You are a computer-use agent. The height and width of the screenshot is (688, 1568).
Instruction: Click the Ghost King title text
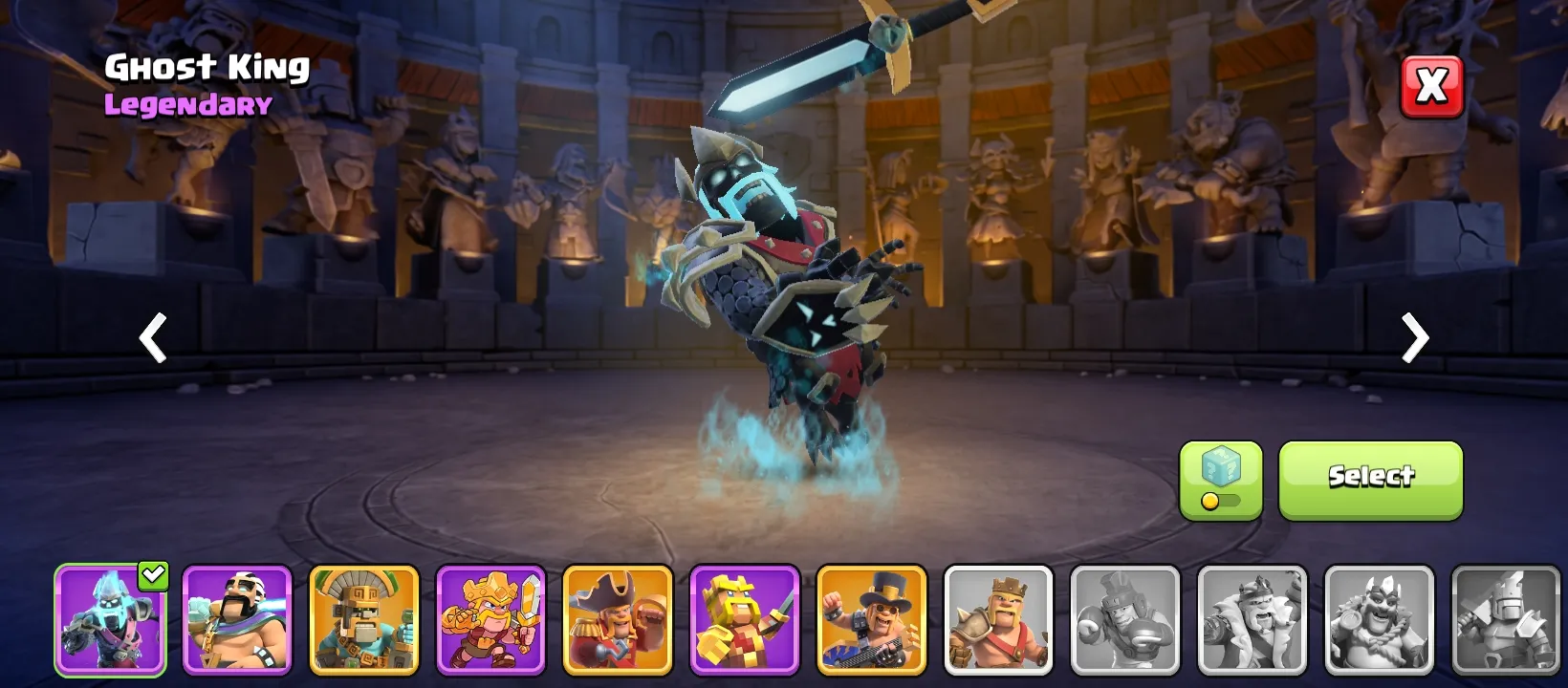click(x=208, y=67)
